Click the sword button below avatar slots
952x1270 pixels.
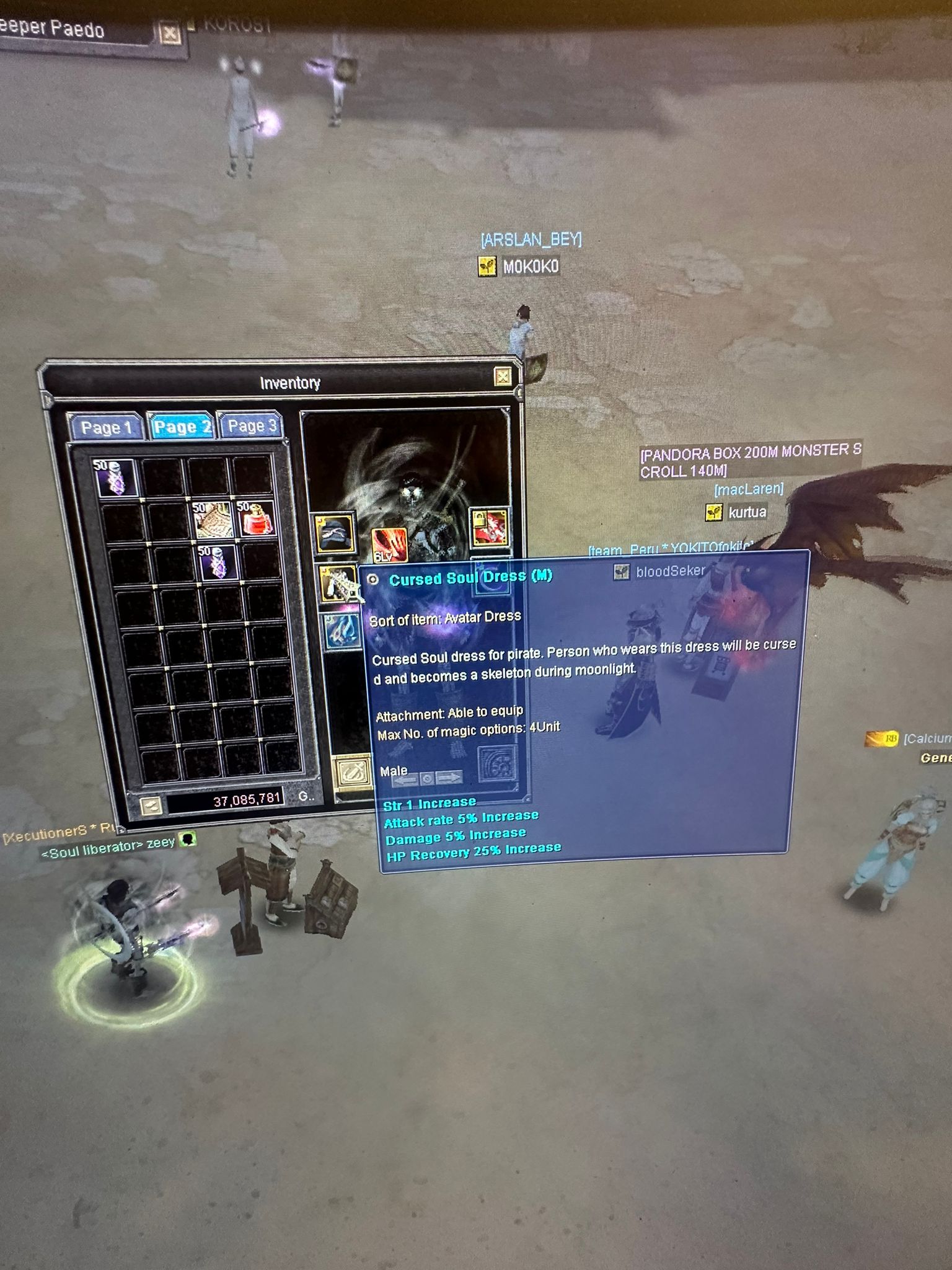click(x=350, y=773)
